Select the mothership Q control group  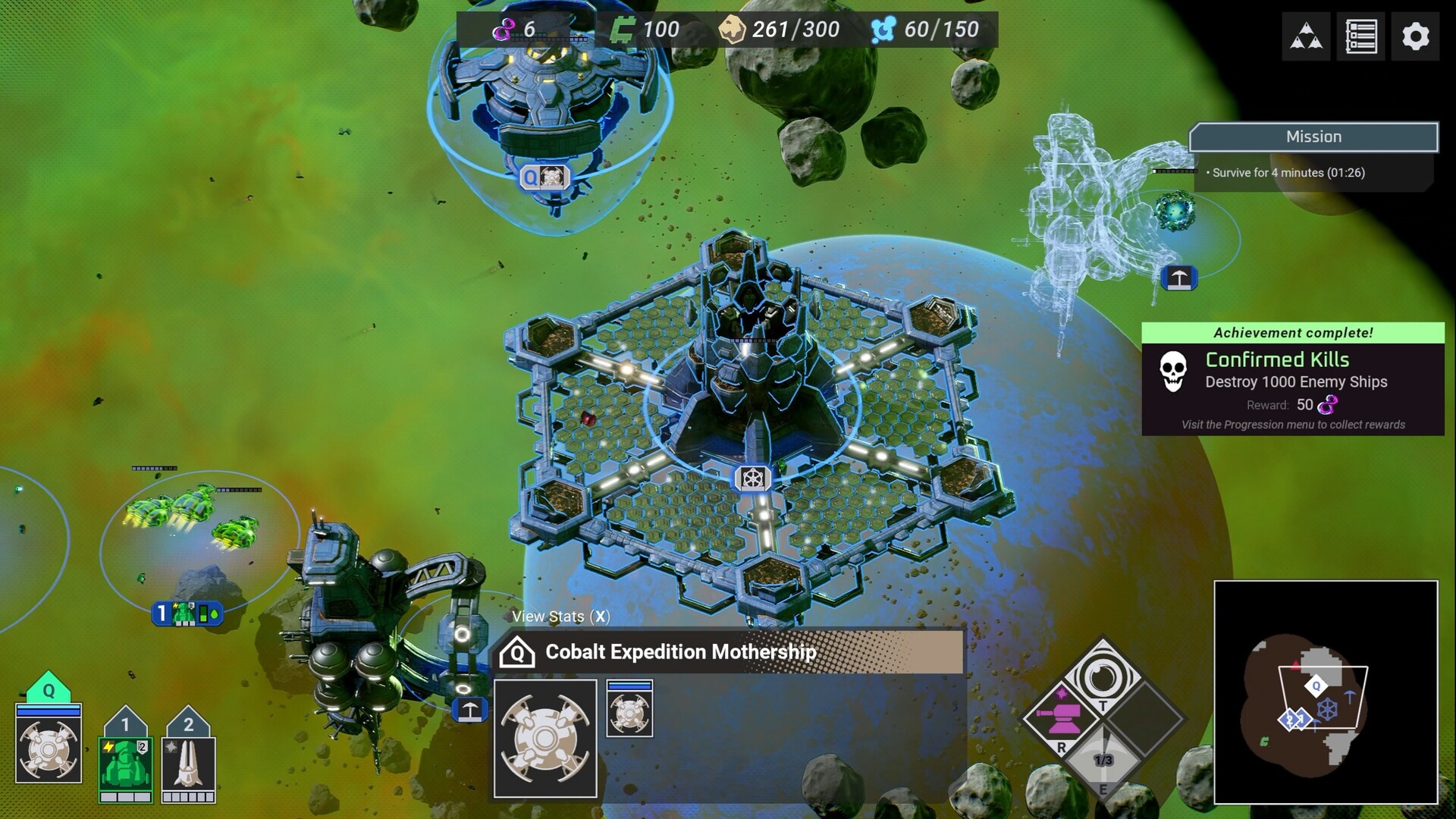tap(49, 742)
